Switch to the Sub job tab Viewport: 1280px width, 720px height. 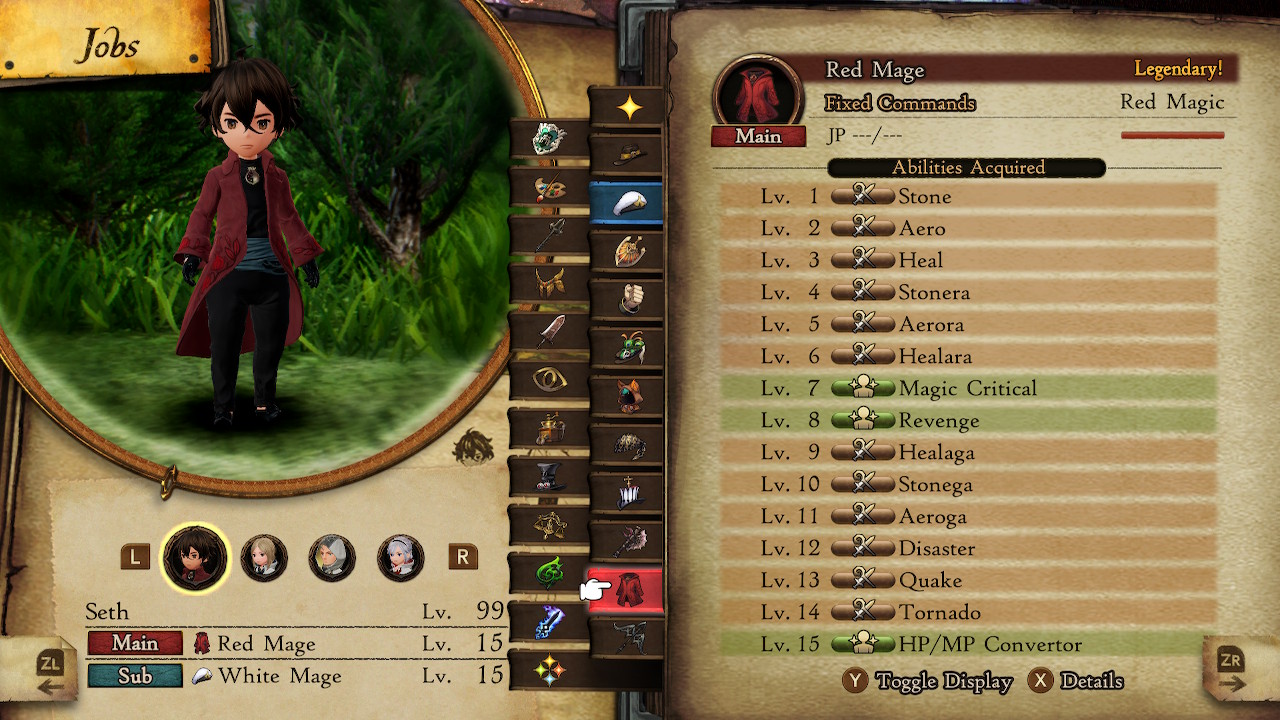135,677
